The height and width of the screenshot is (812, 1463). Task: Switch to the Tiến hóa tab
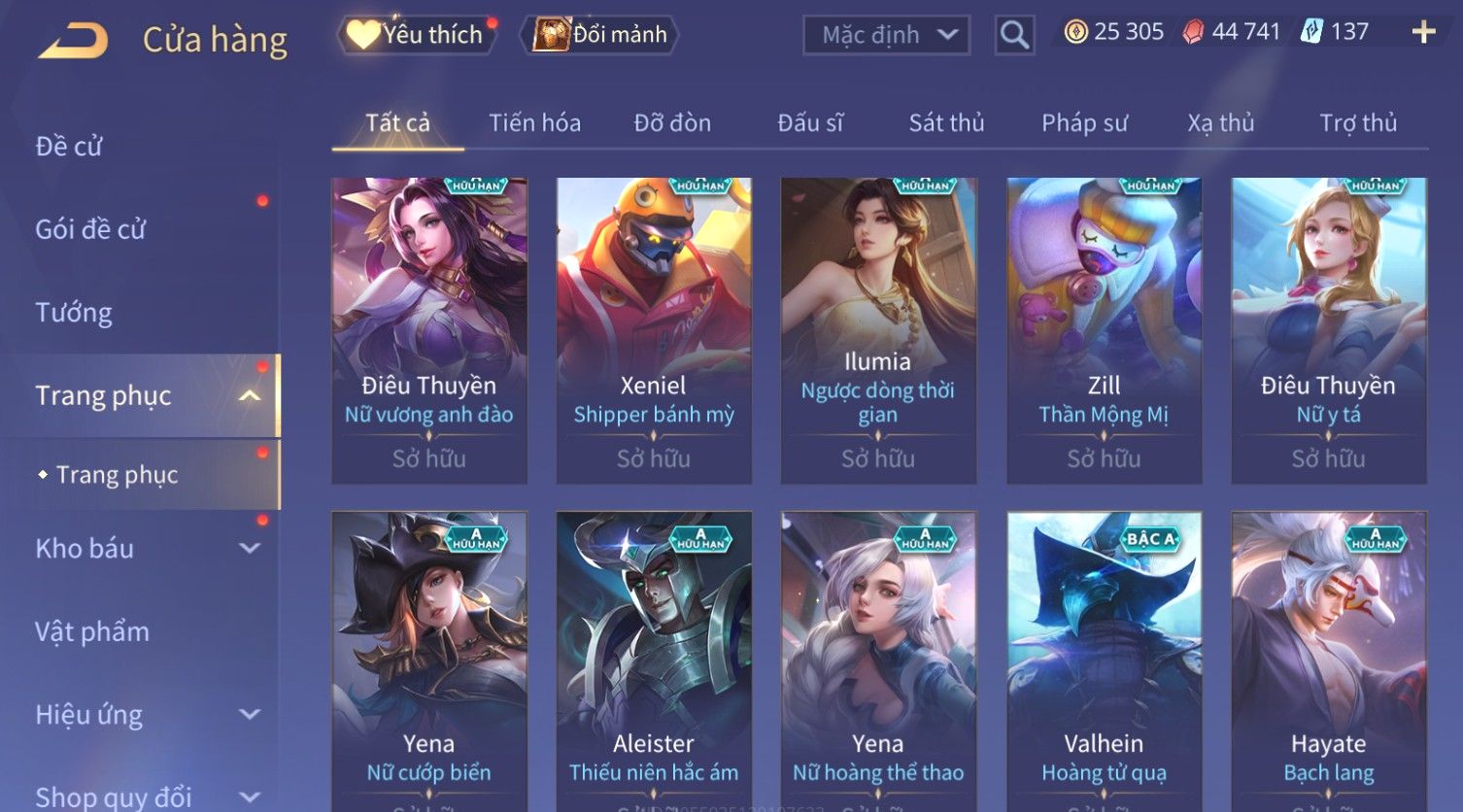point(534,123)
